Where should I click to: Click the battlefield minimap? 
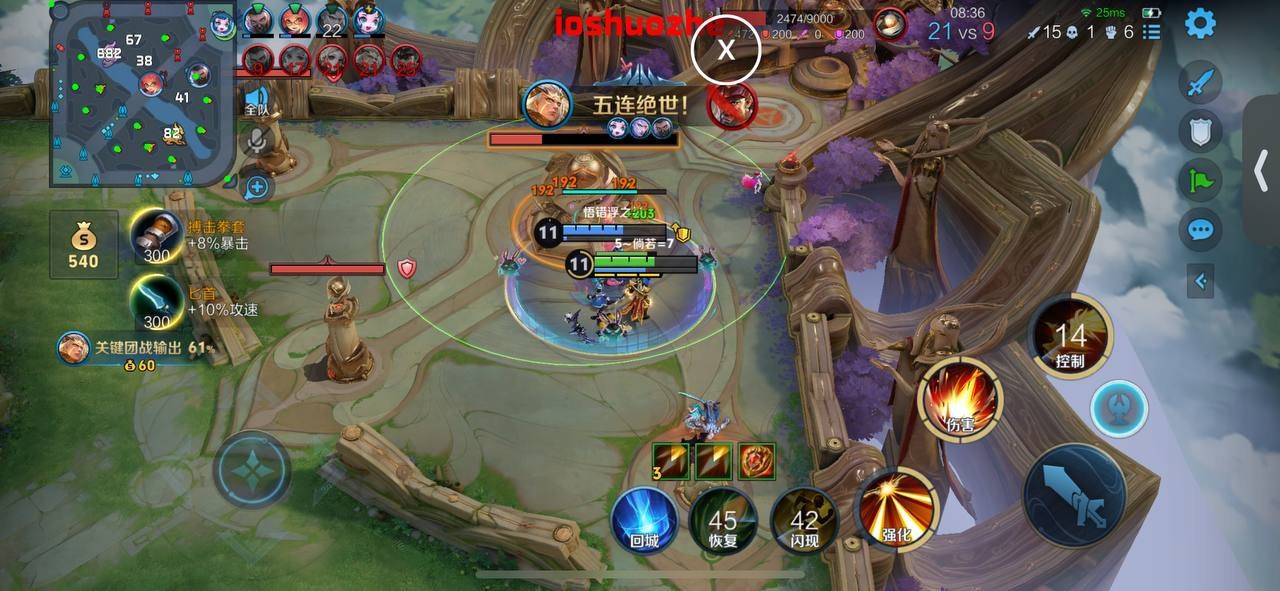pos(142,94)
